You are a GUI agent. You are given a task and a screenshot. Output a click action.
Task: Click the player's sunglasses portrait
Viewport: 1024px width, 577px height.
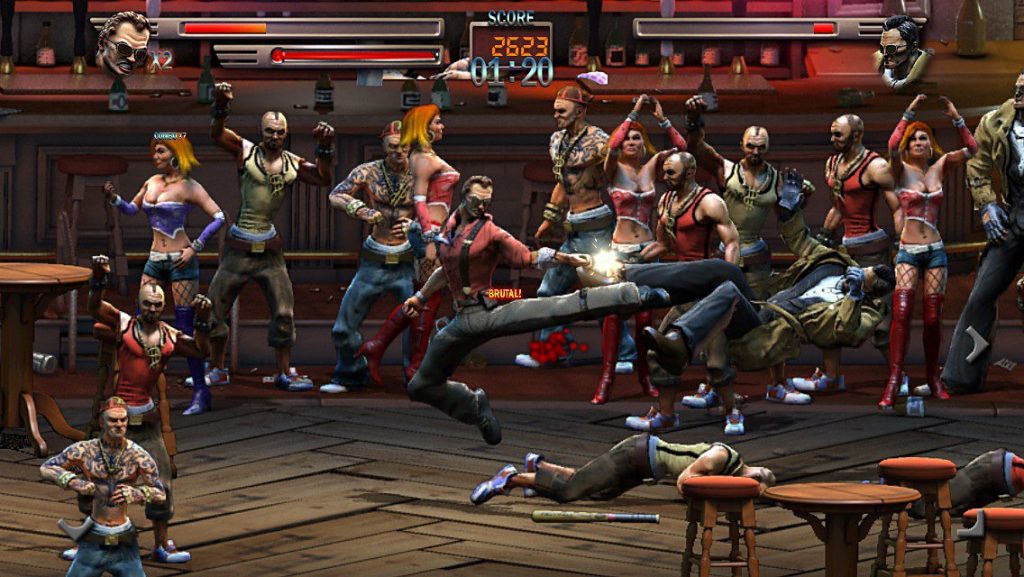tap(126, 42)
